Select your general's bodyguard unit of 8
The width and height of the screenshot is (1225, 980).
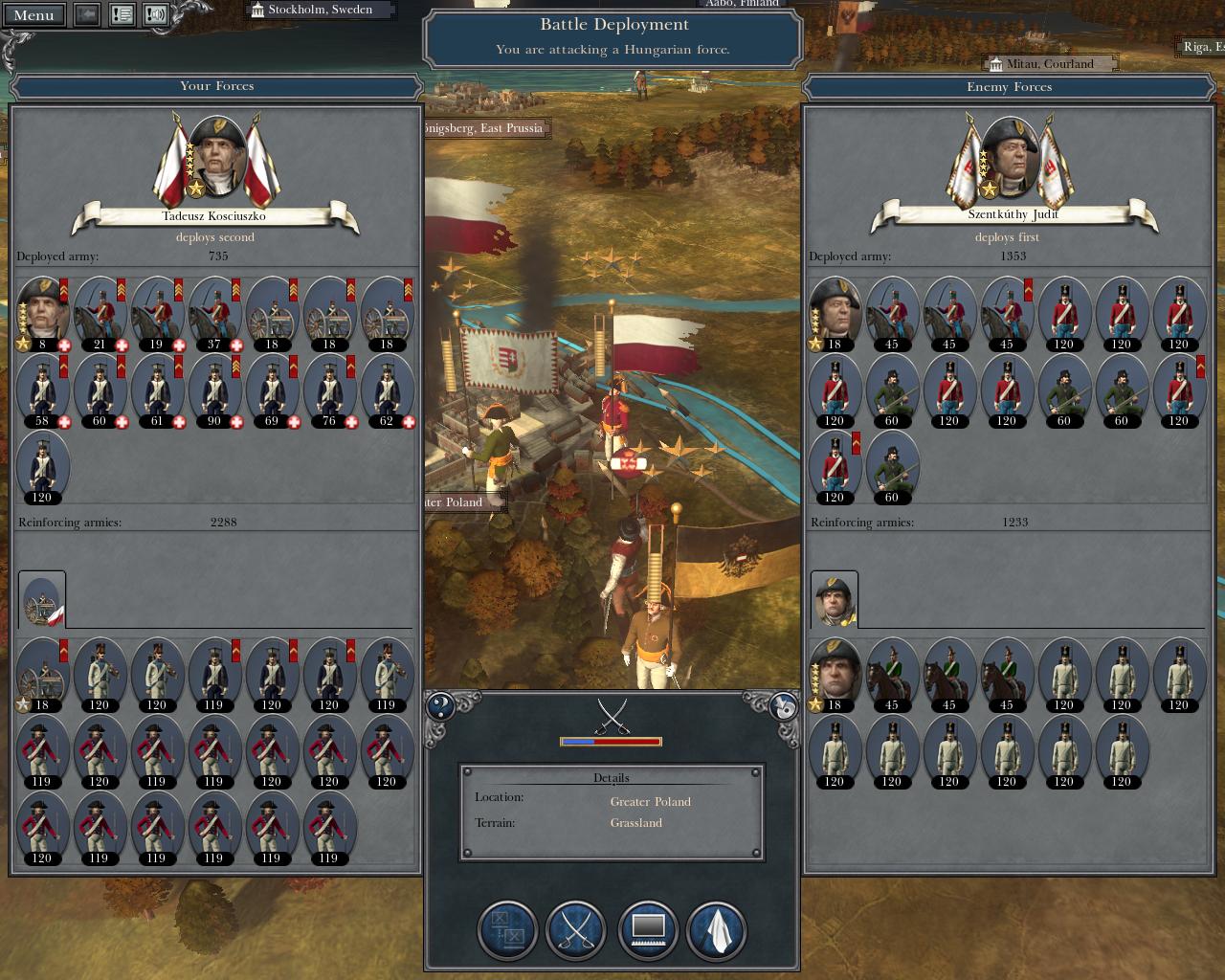[x=42, y=312]
